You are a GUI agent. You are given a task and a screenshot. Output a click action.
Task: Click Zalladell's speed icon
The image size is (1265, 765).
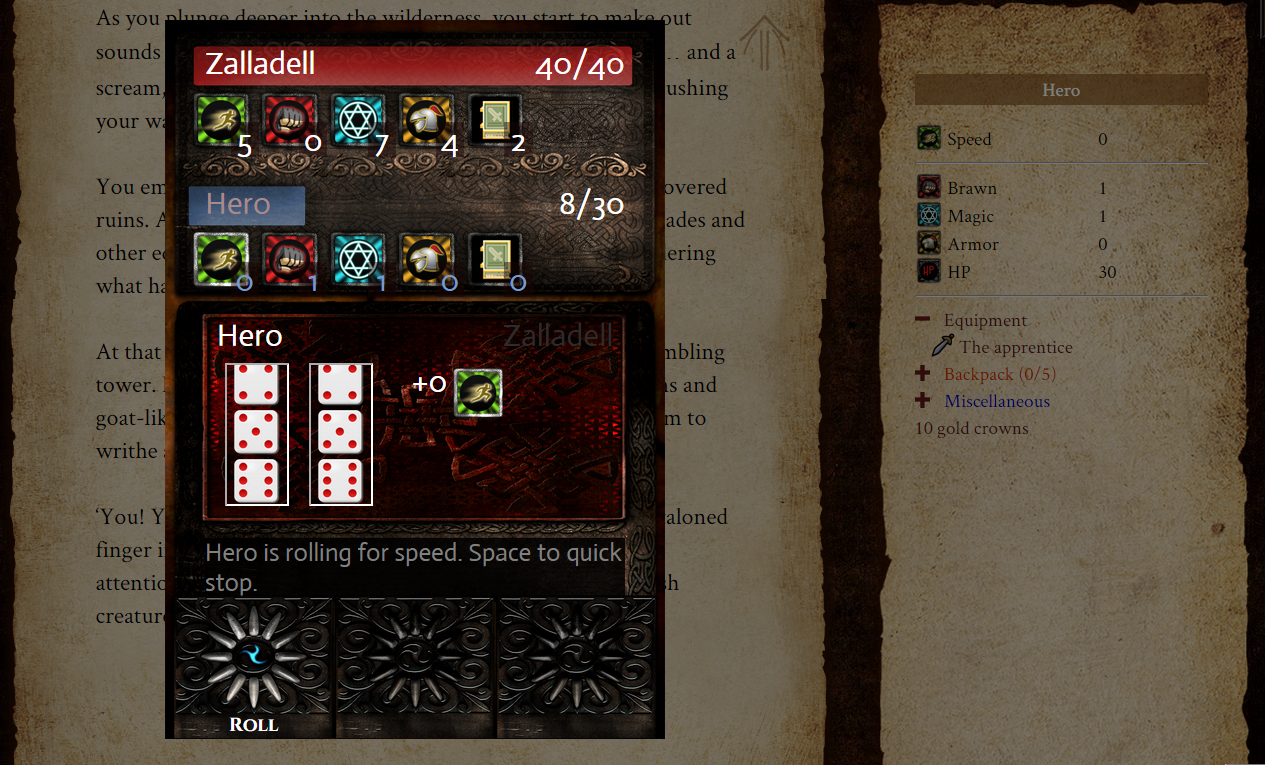point(220,119)
